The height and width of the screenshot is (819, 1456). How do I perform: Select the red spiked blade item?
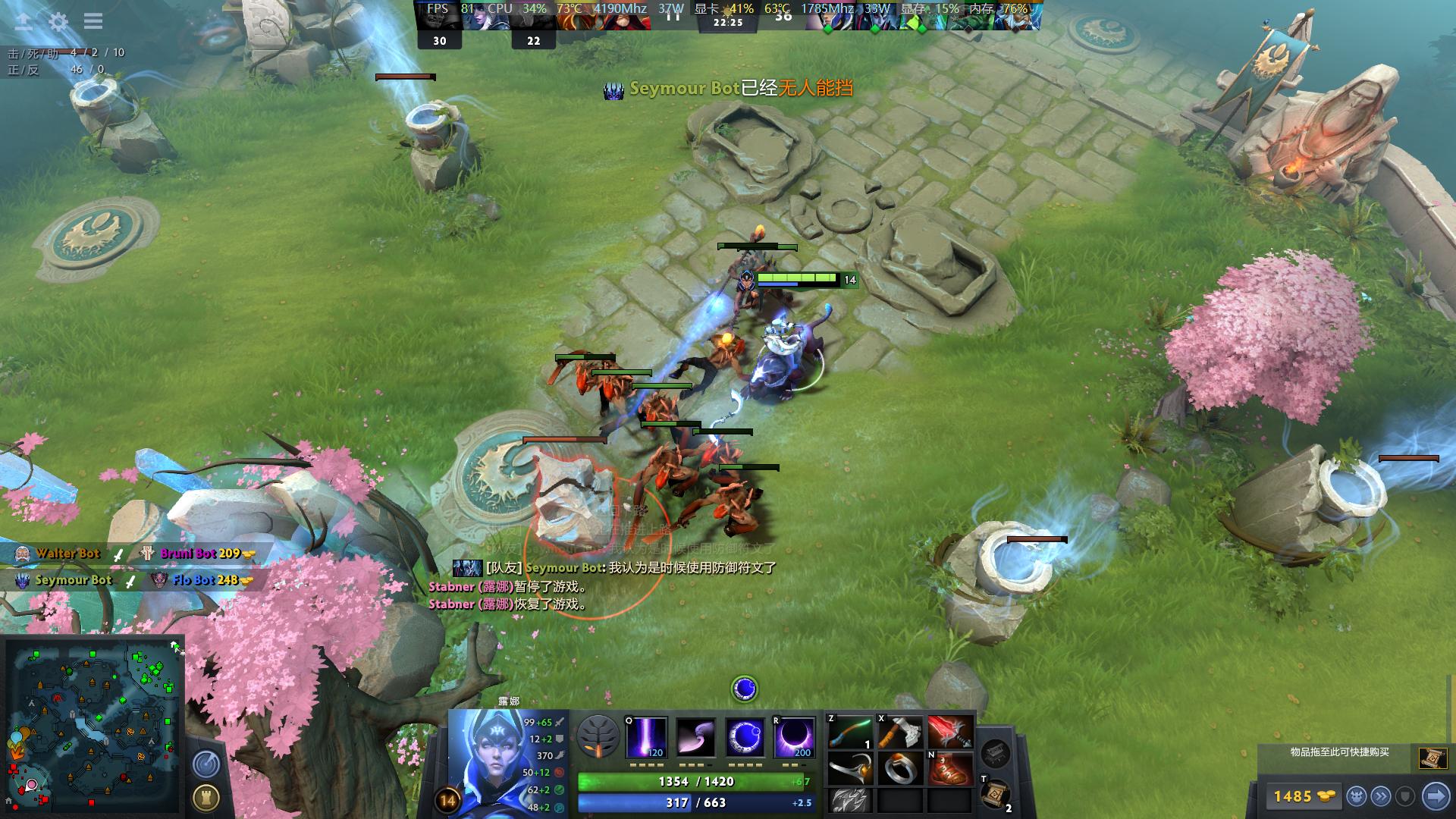coord(950,733)
